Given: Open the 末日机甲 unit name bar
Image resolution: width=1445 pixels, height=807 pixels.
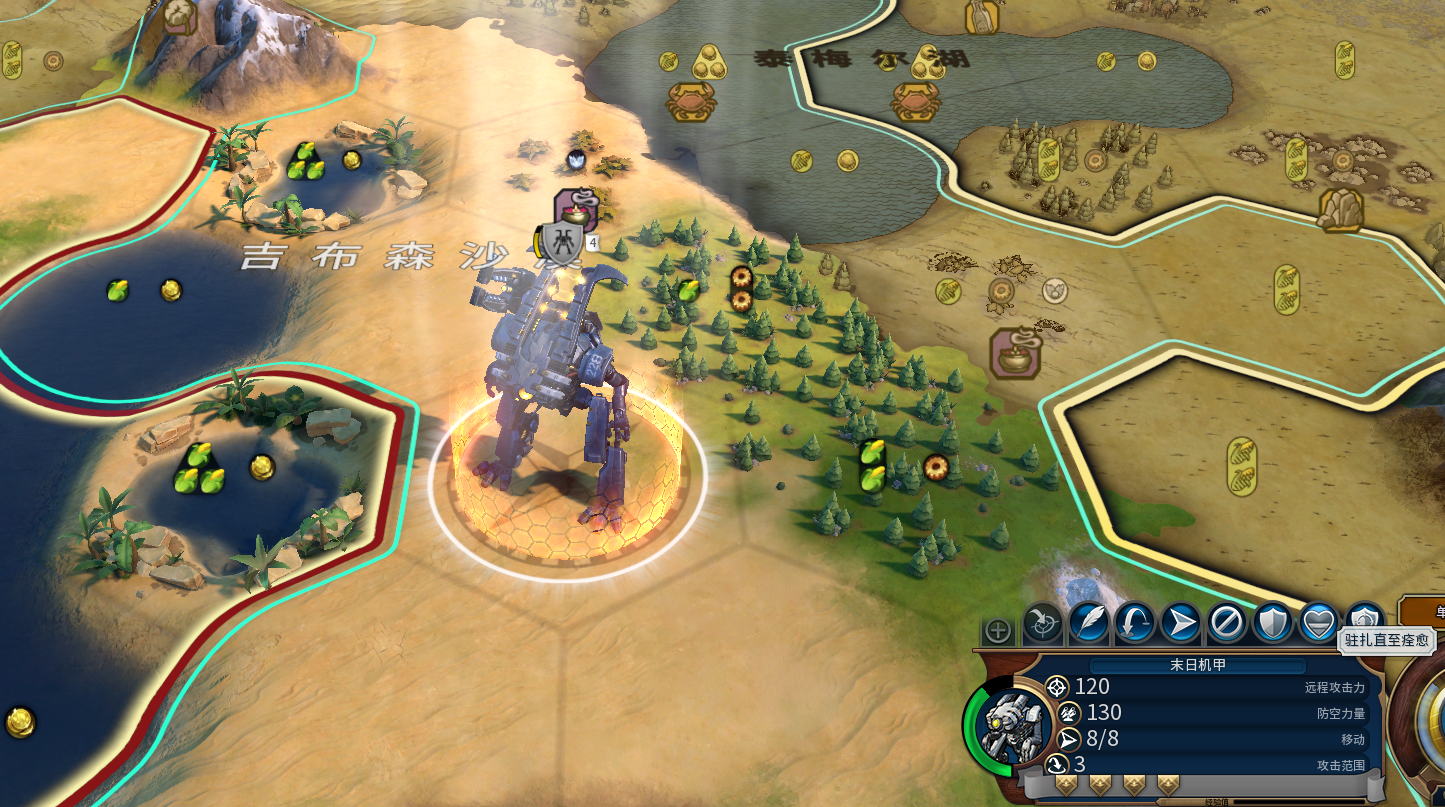Looking at the screenshot, I should click(1197, 666).
